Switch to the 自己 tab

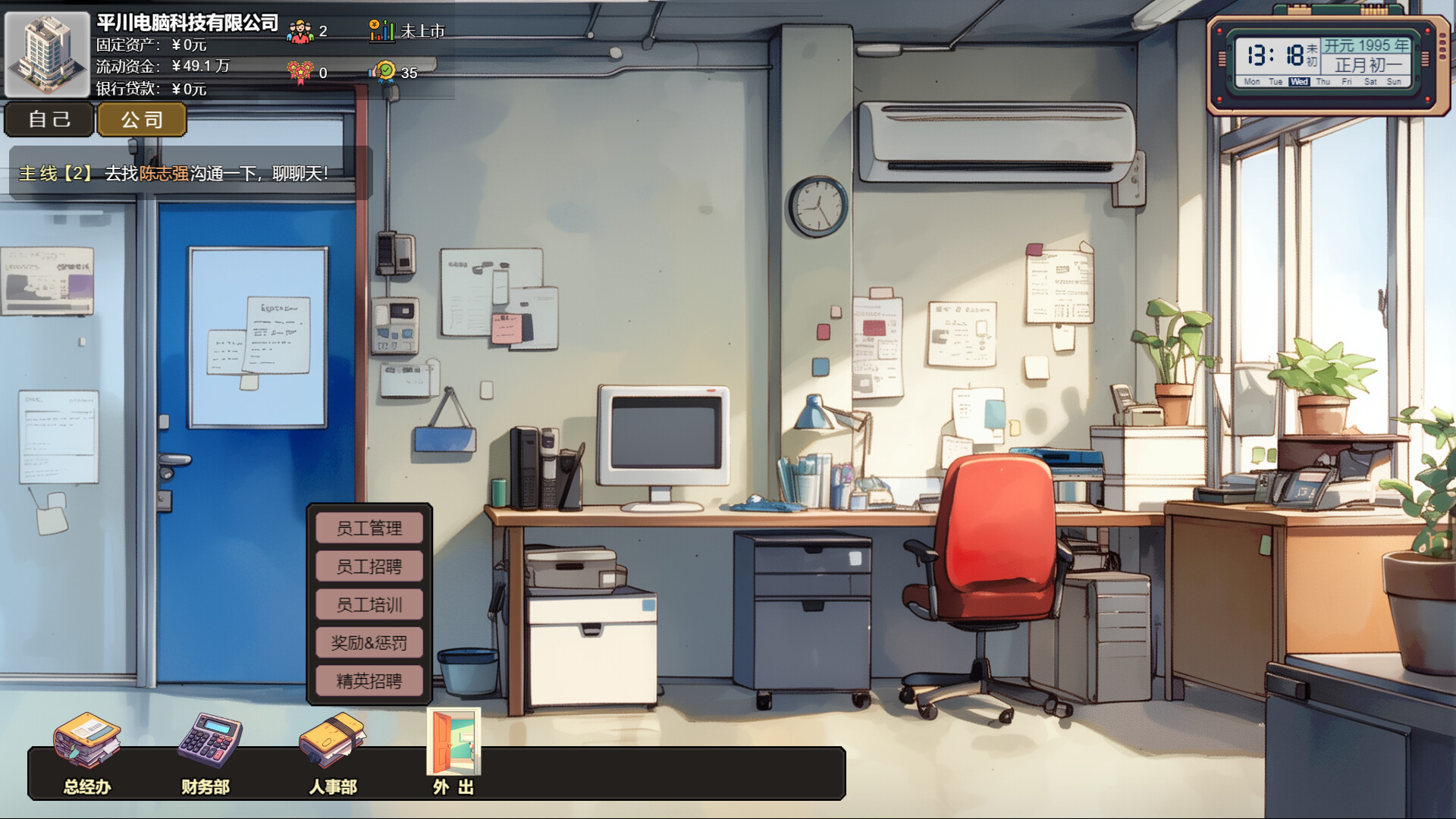click(x=49, y=119)
